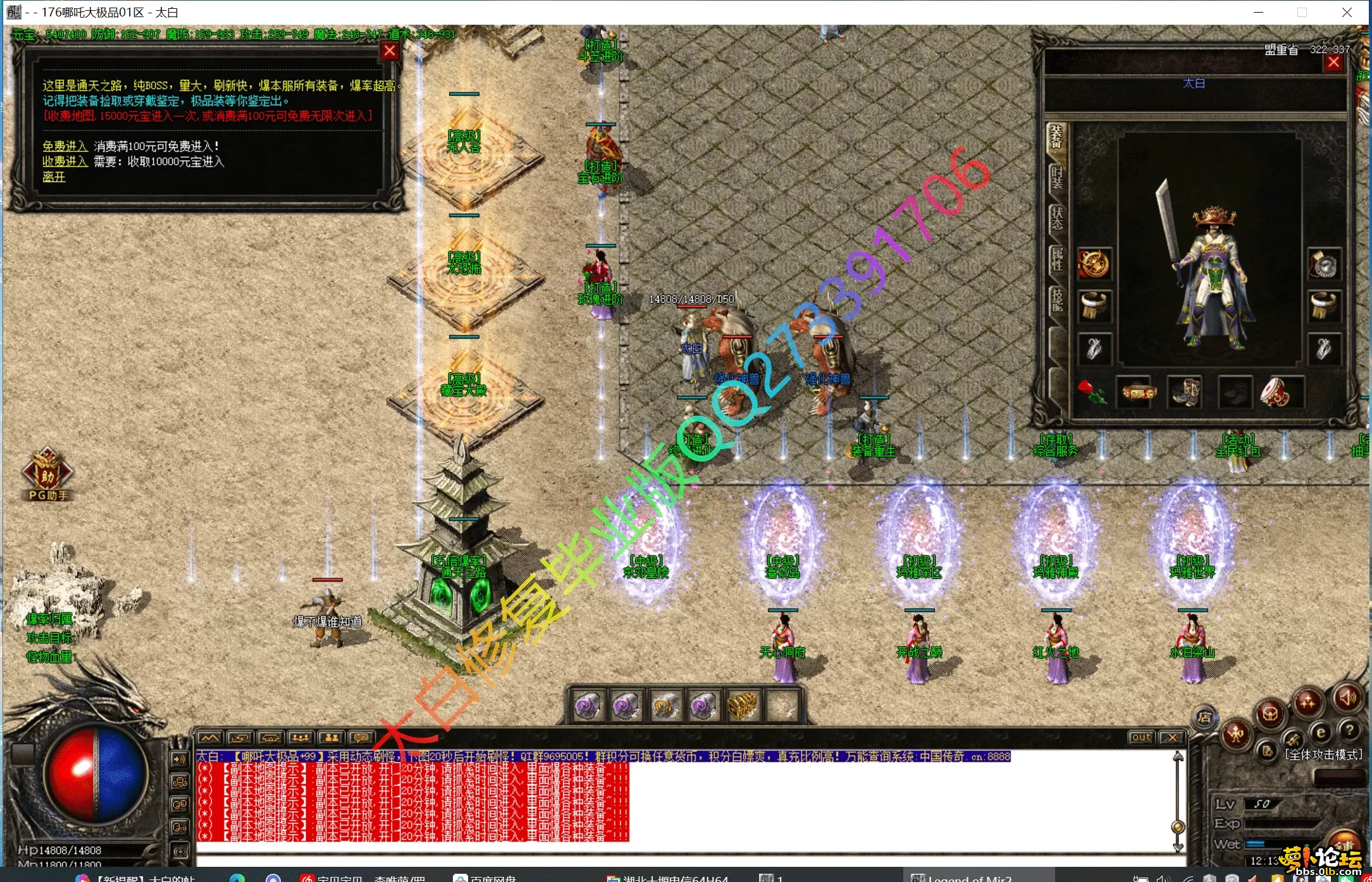Image resolution: width=1372 pixels, height=882 pixels.
Task: Minimize the game window
Action: click(x=1258, y=12)
